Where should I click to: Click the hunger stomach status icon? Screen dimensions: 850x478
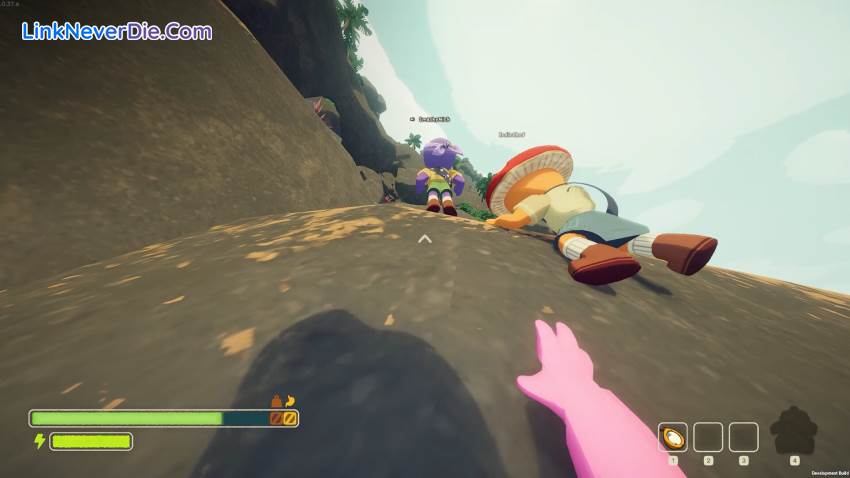(290, 401)
